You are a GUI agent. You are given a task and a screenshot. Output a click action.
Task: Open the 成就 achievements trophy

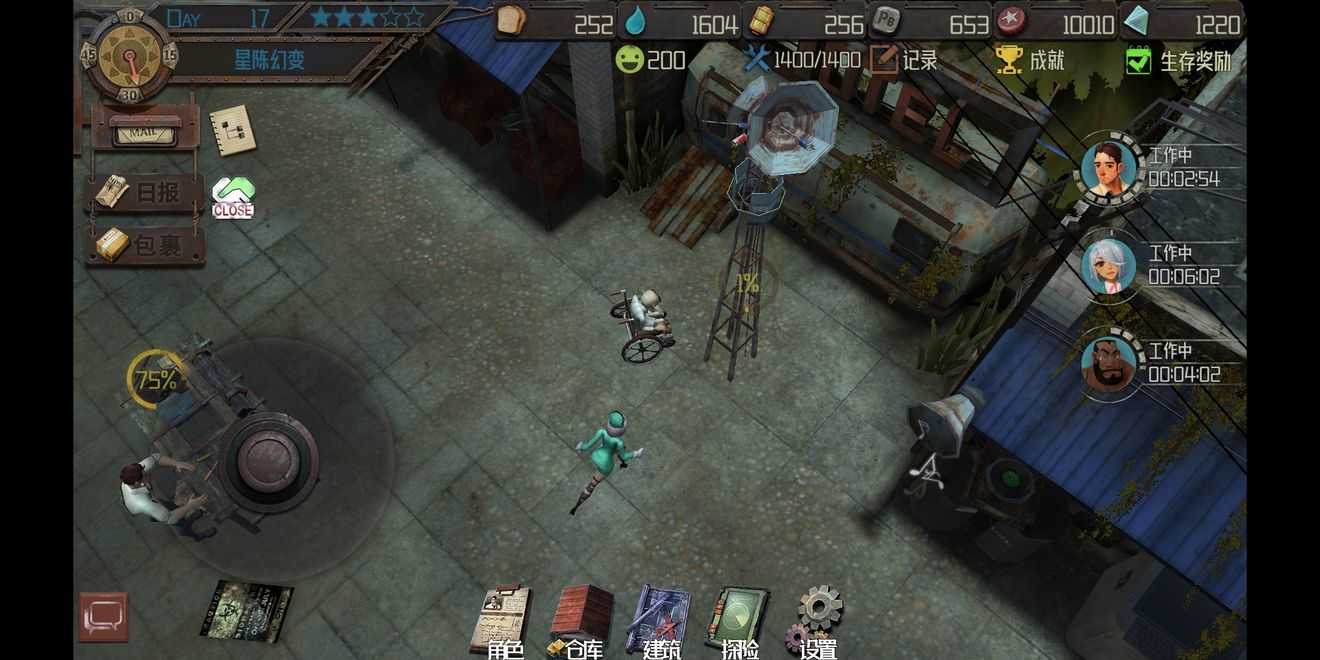[1030, 60]
